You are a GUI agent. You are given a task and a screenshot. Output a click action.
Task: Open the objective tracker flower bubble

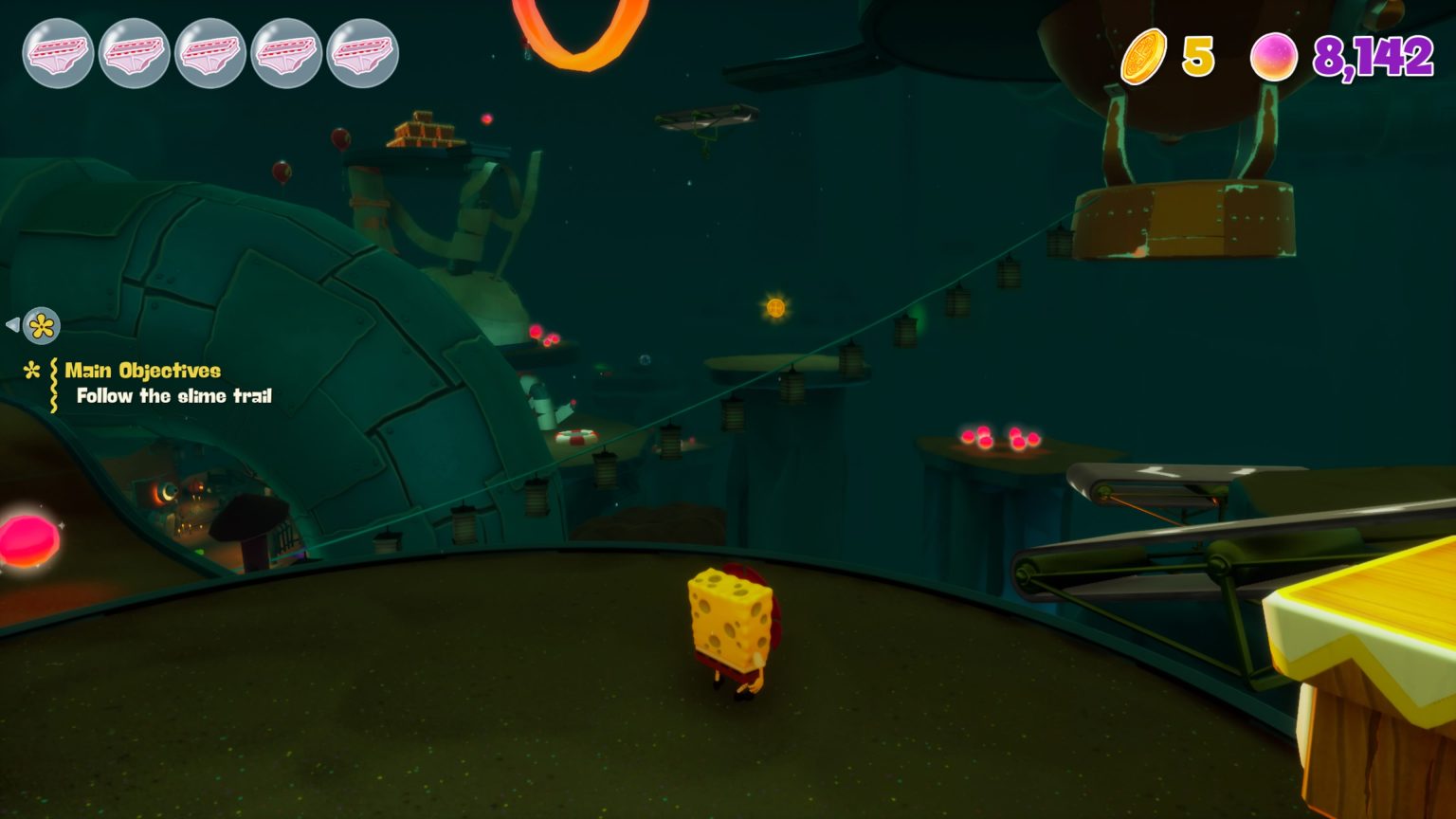(x=40, y=325)
